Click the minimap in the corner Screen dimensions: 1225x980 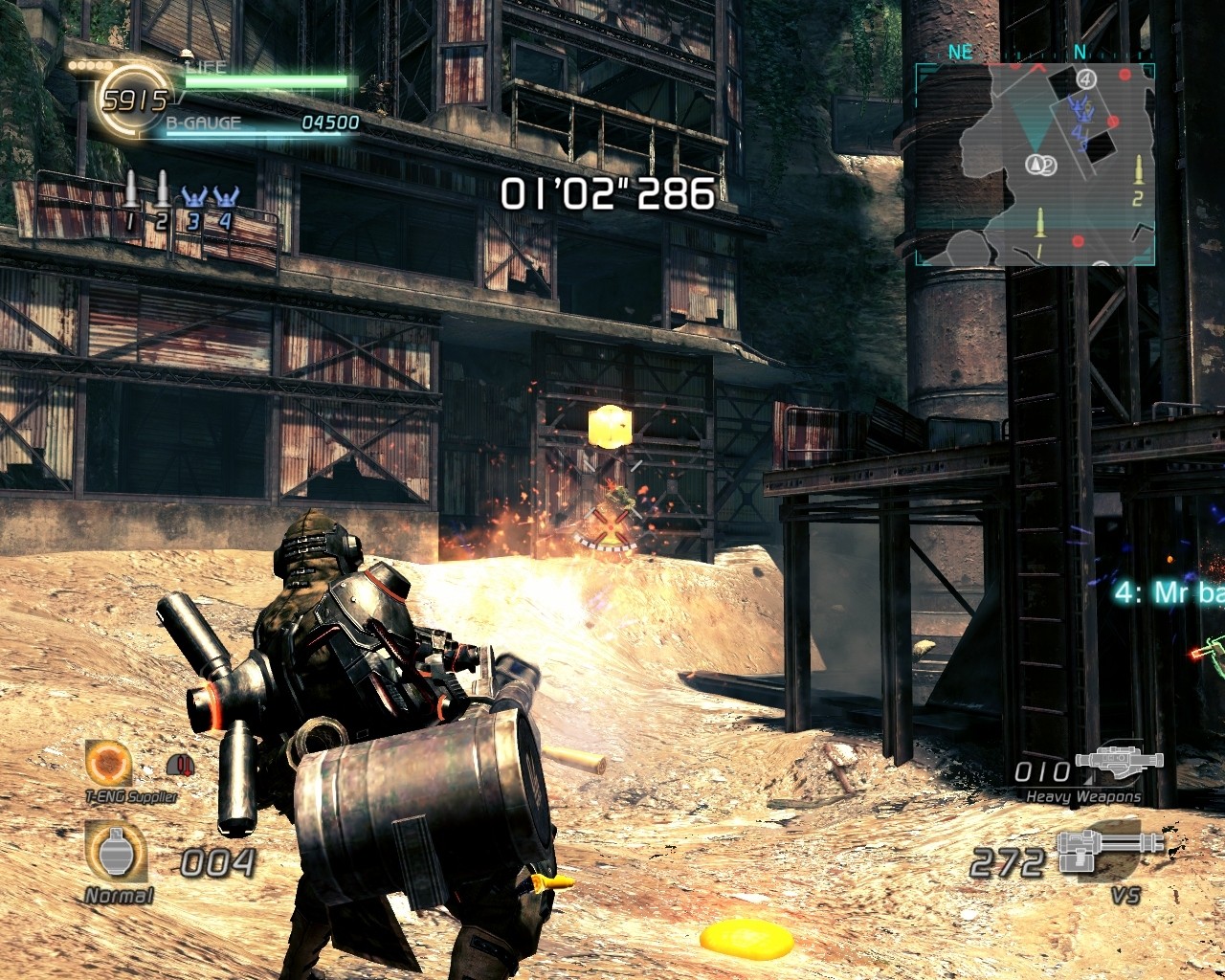pyautogui.click(x=1036, y=164)
